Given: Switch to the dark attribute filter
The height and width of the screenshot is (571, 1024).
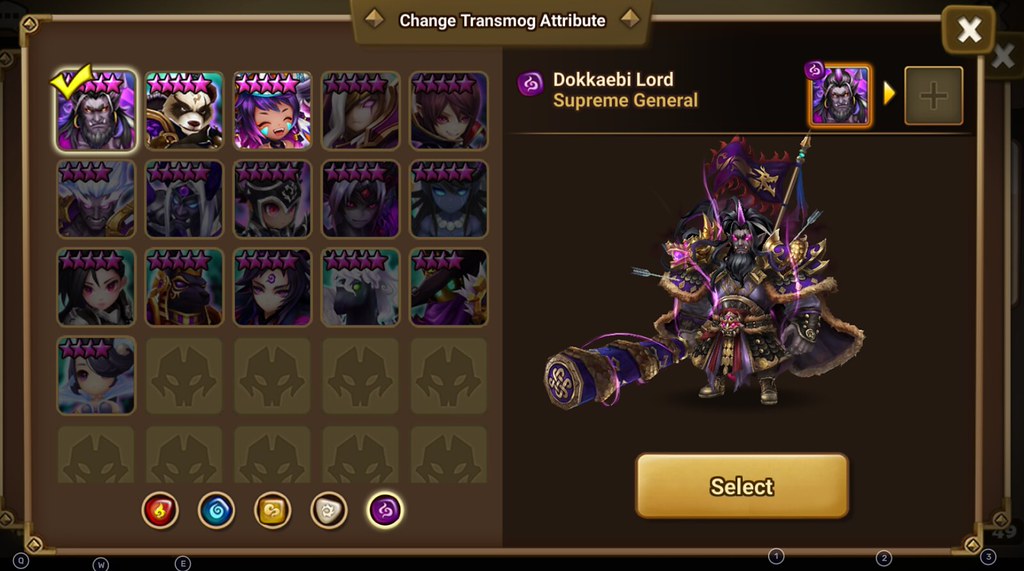Looking at the screenshot, I should click(385, 510).
